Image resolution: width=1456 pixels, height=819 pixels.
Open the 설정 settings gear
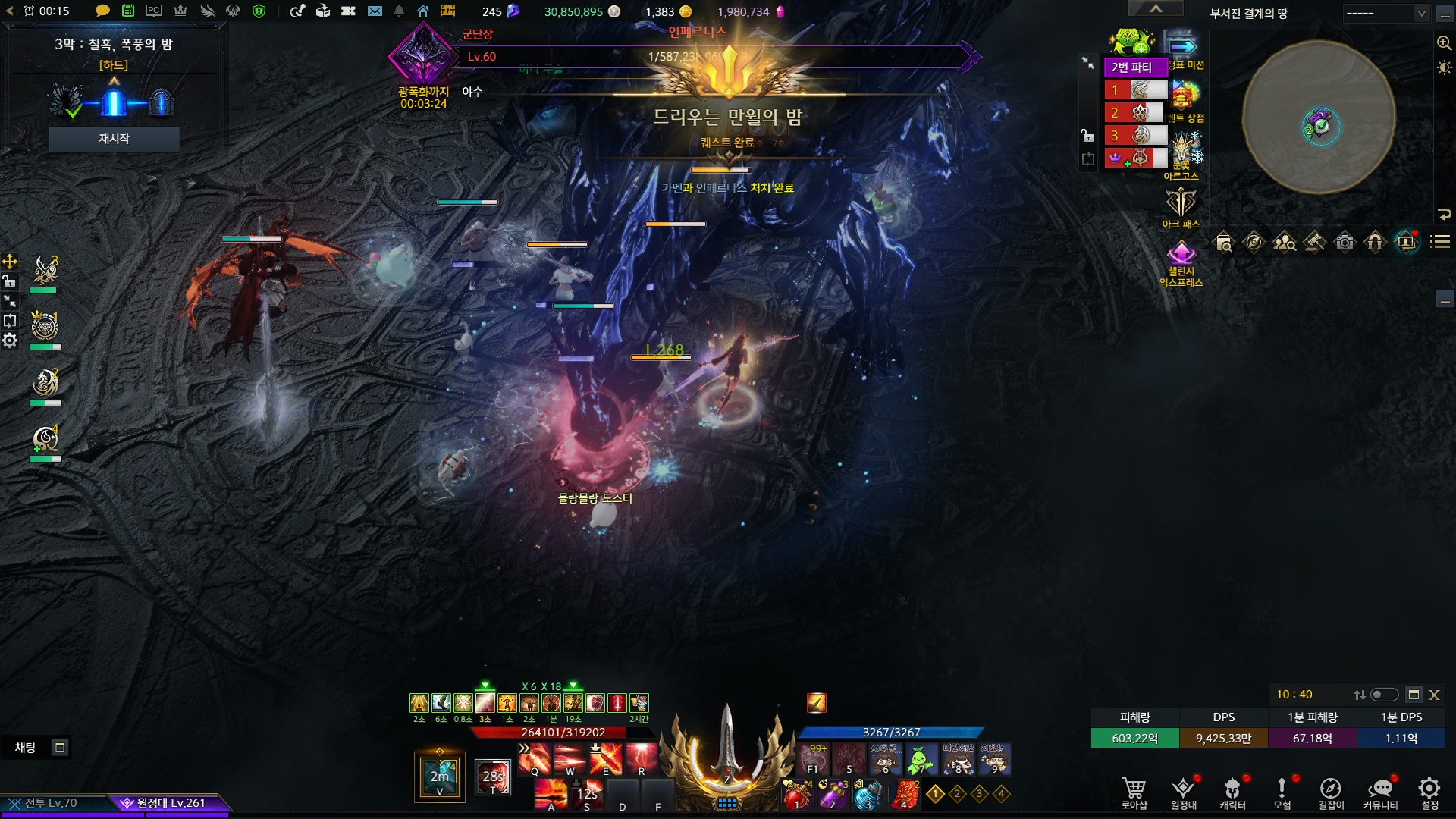click(1429, 792)
